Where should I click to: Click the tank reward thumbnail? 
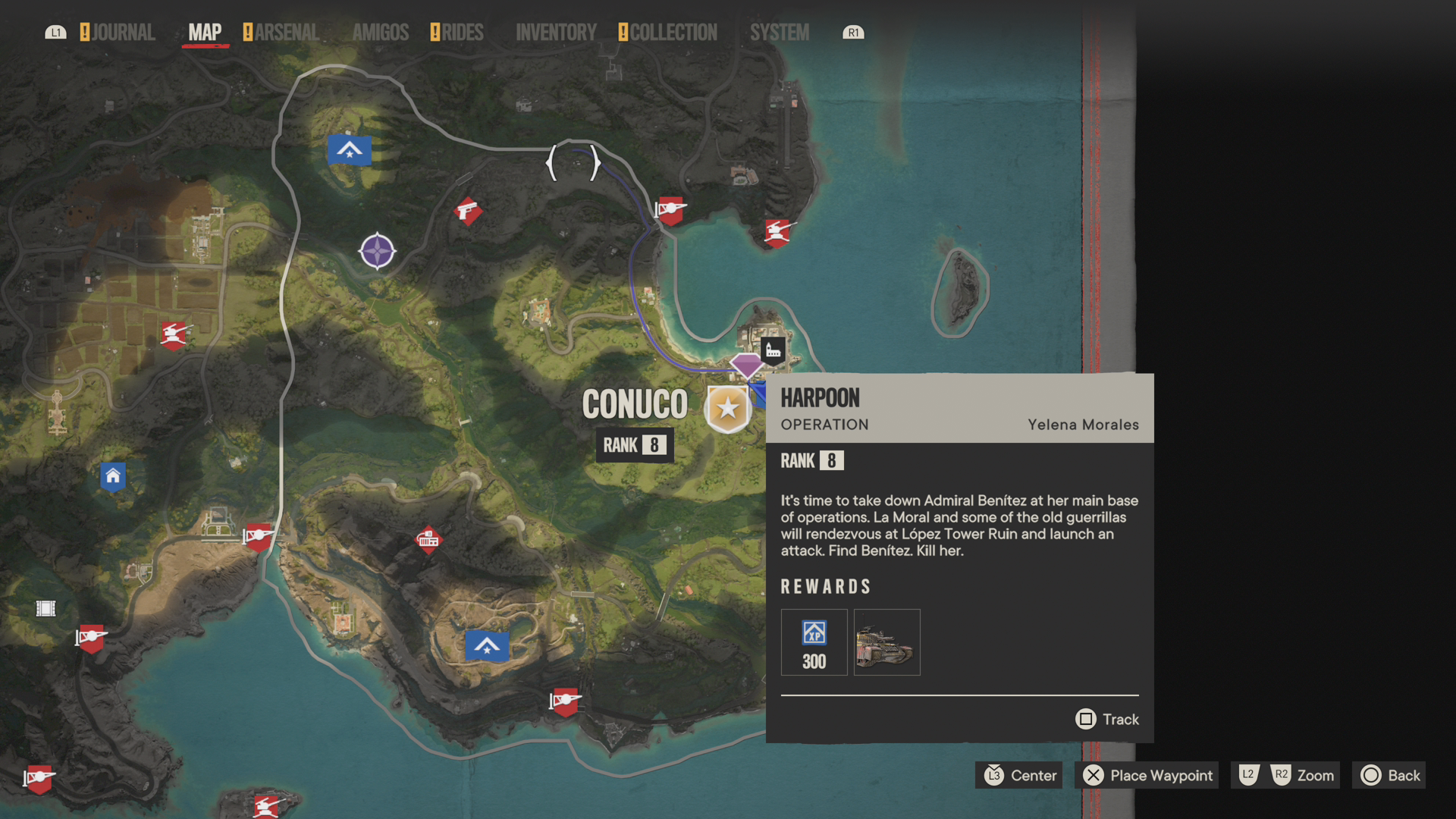[886, 642]
